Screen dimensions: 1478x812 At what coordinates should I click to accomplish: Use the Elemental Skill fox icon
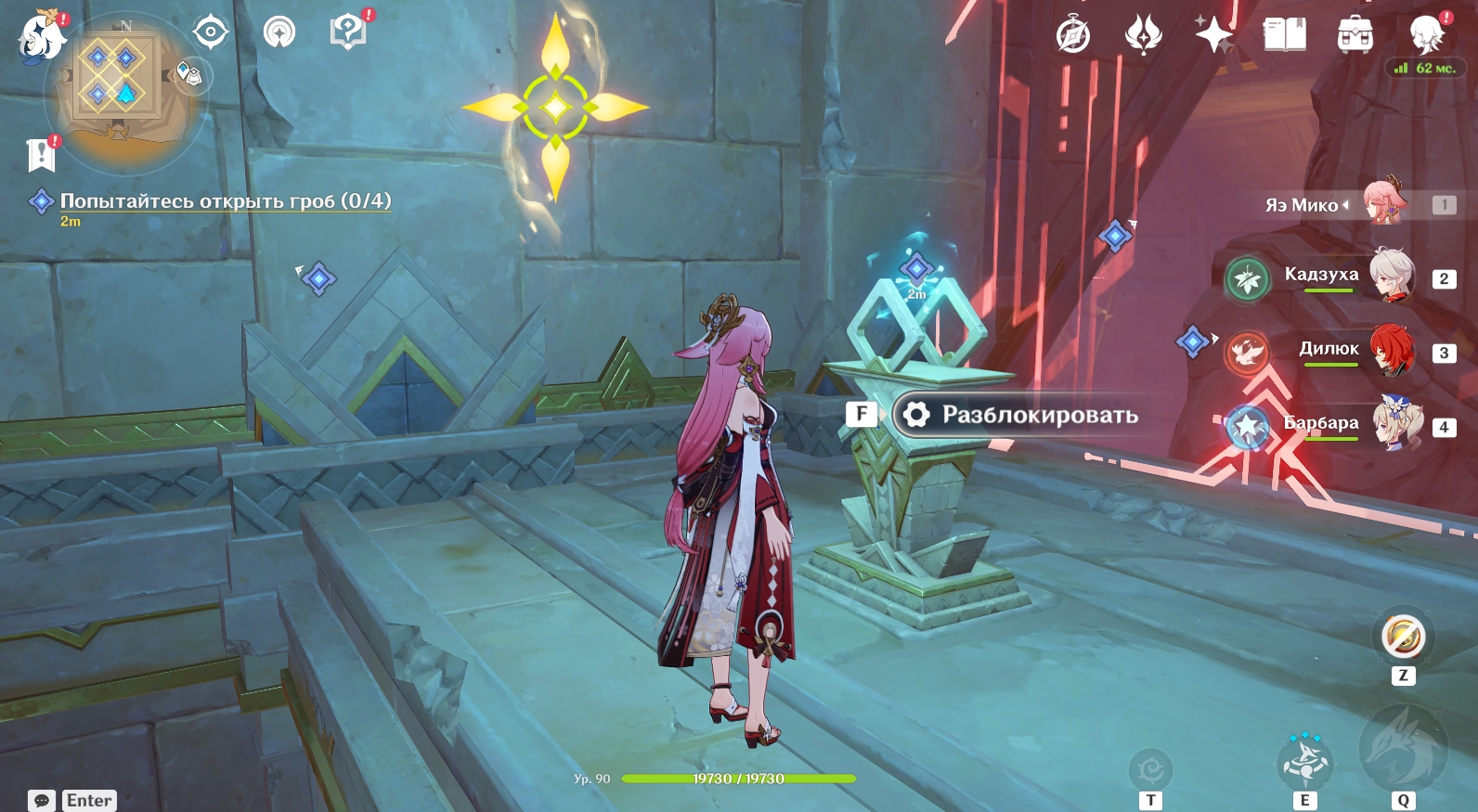pos(1304,761)
